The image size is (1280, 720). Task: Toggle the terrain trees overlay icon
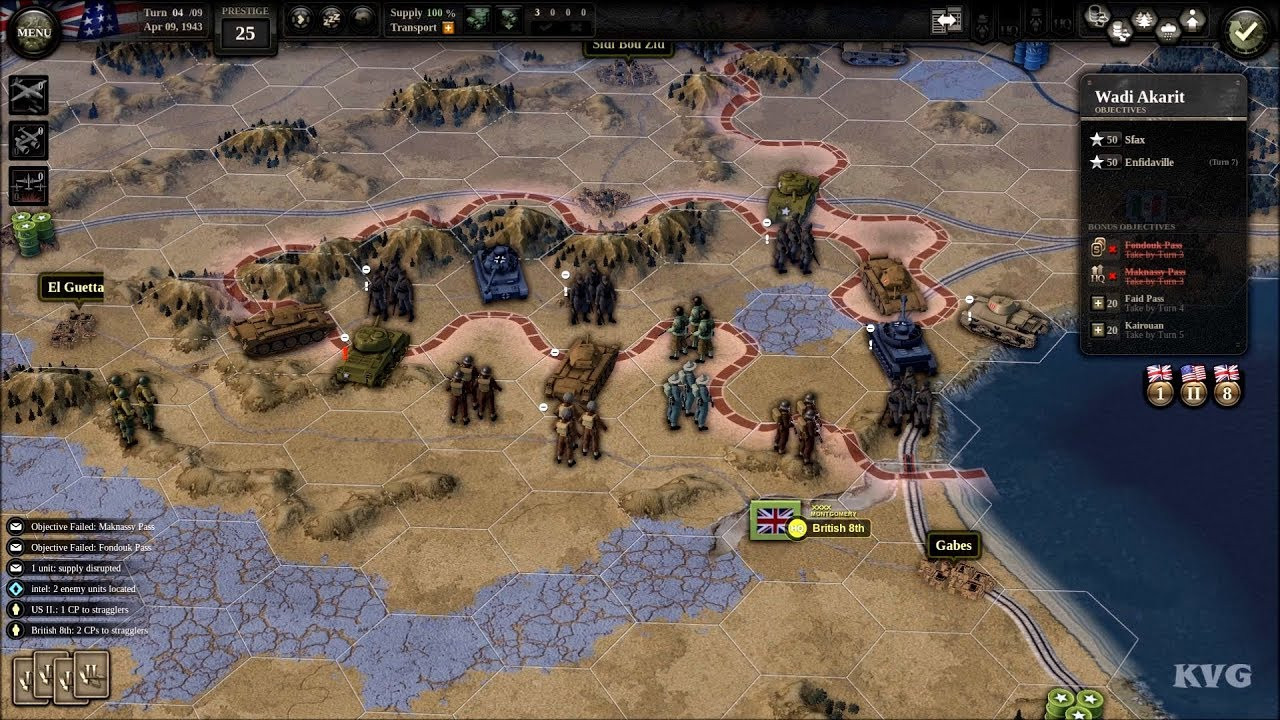point(1143,19)
